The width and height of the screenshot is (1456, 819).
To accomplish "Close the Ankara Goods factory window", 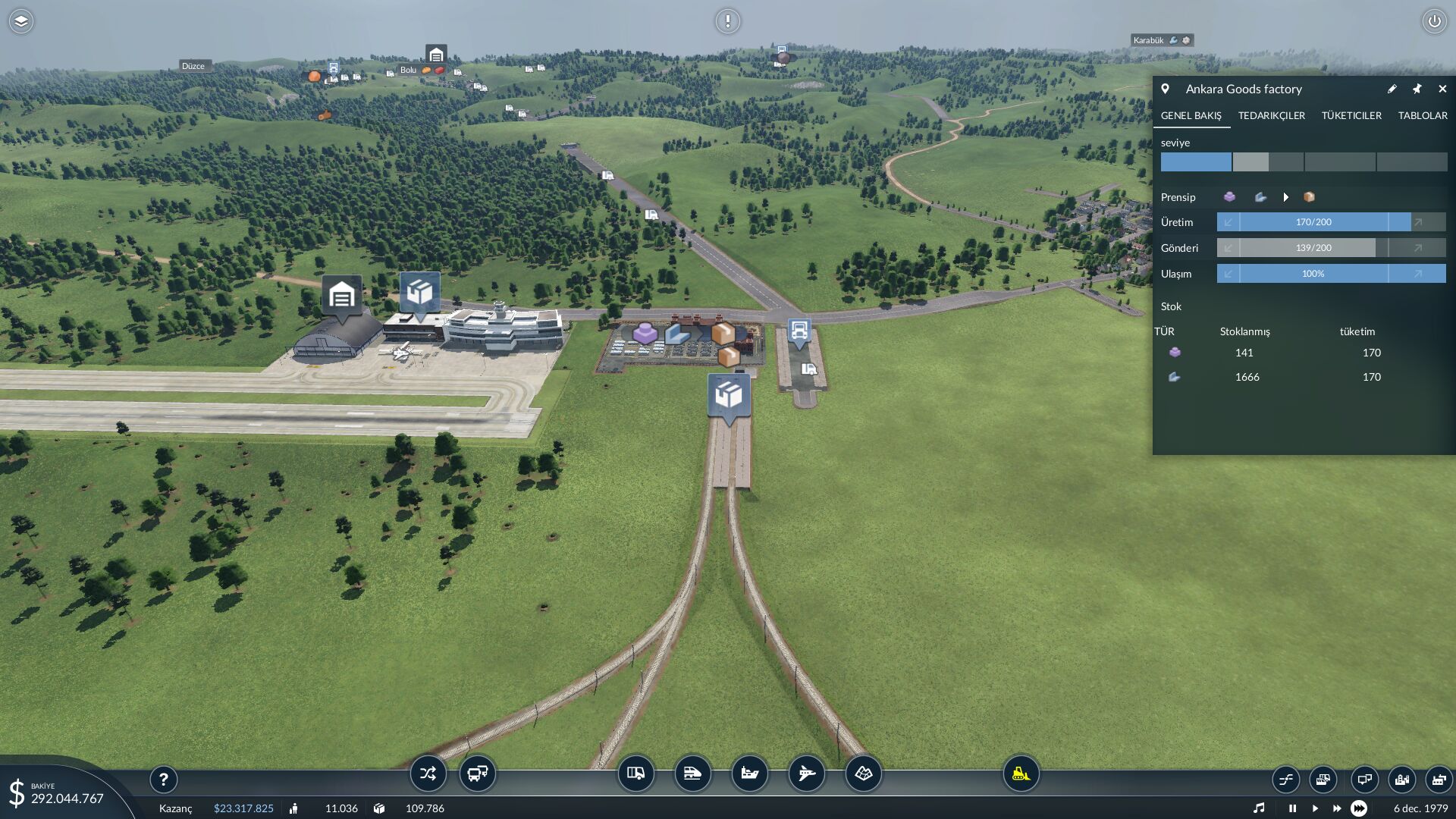I will tap(1442, 89).
